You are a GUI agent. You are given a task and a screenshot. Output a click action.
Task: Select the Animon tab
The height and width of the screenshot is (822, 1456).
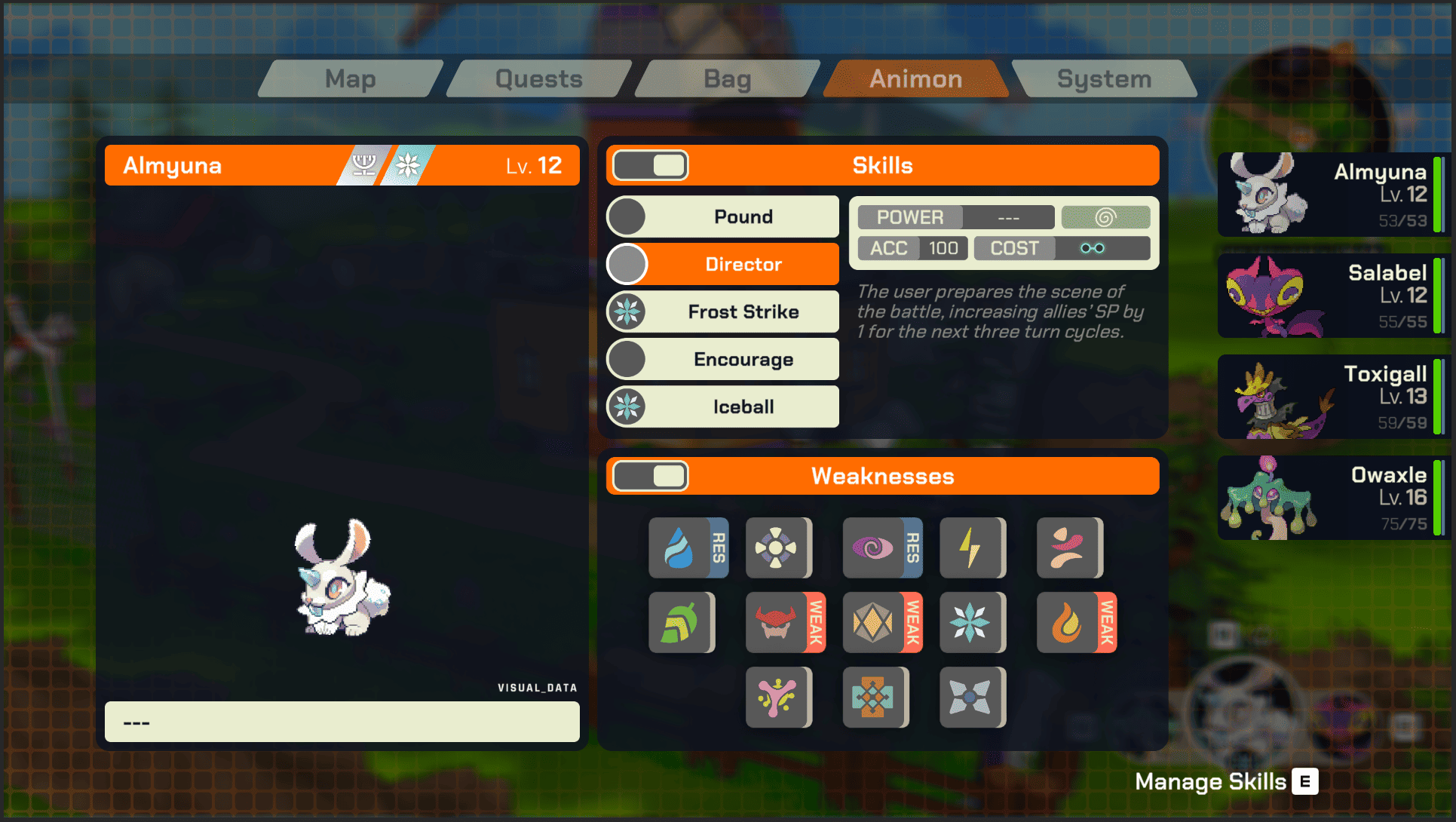pos(915,79)
